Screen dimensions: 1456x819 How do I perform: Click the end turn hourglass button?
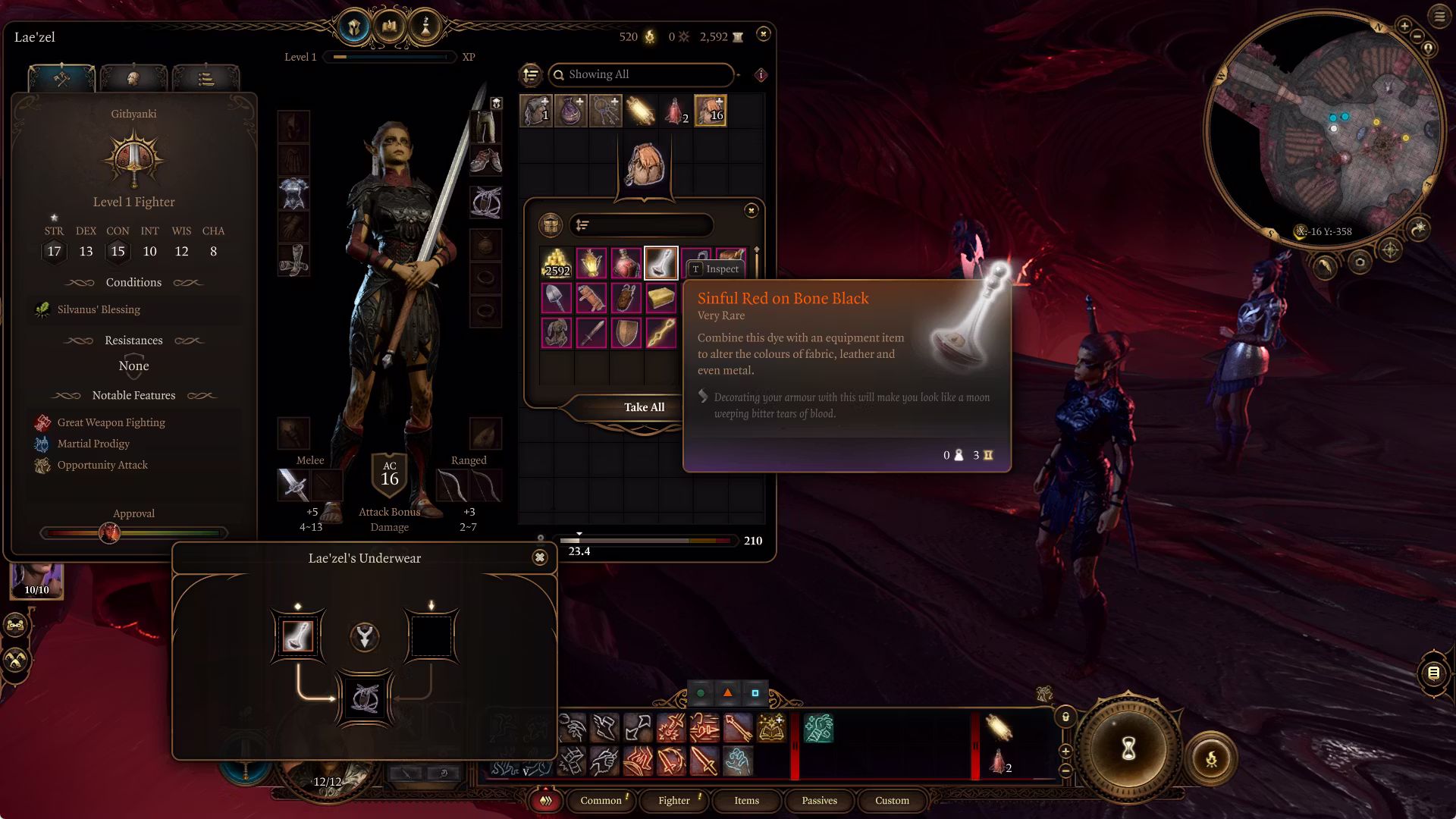click(x=1128, y=749)
